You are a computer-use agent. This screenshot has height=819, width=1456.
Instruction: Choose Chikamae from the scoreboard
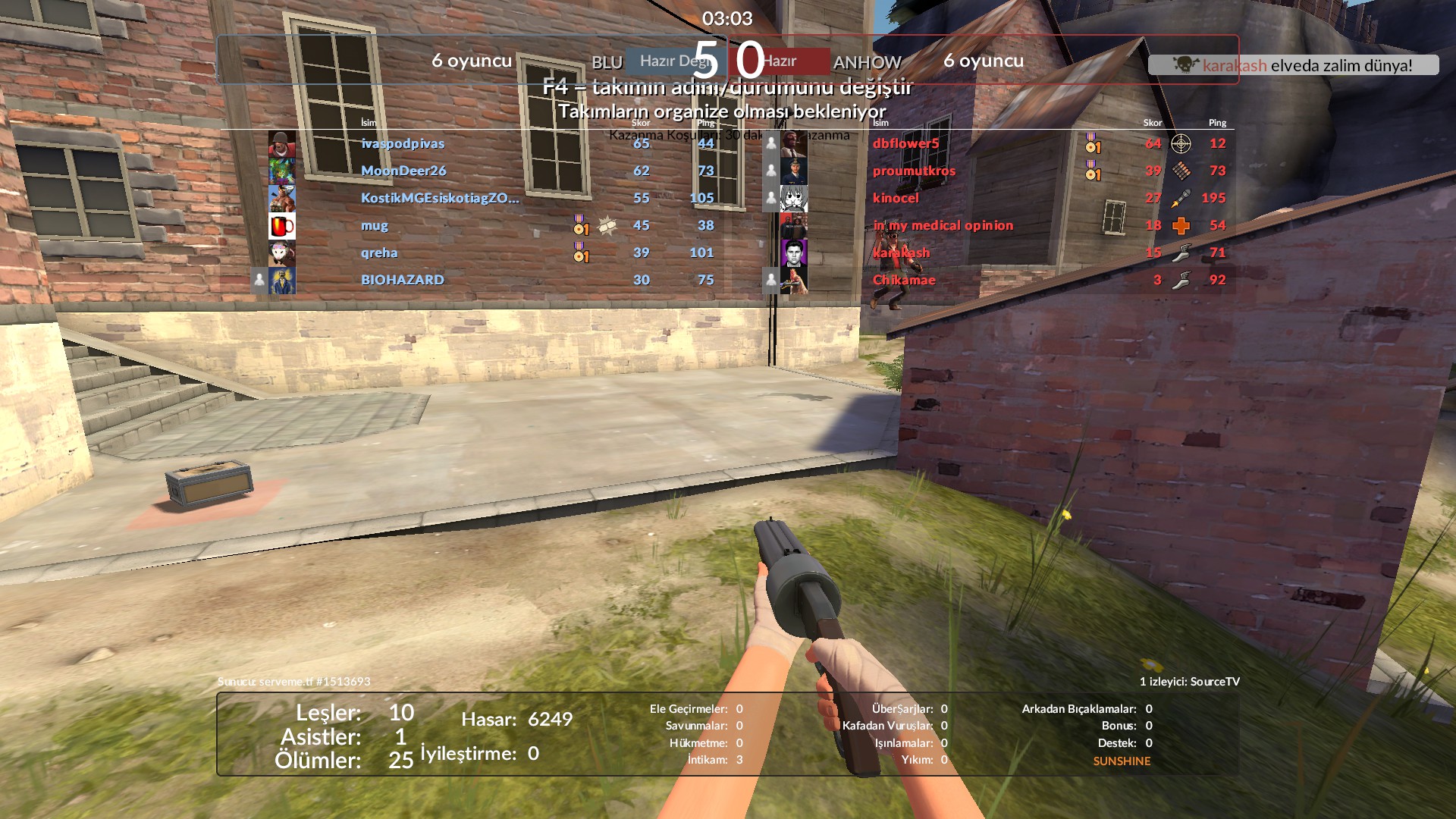(x=904, y=280)
